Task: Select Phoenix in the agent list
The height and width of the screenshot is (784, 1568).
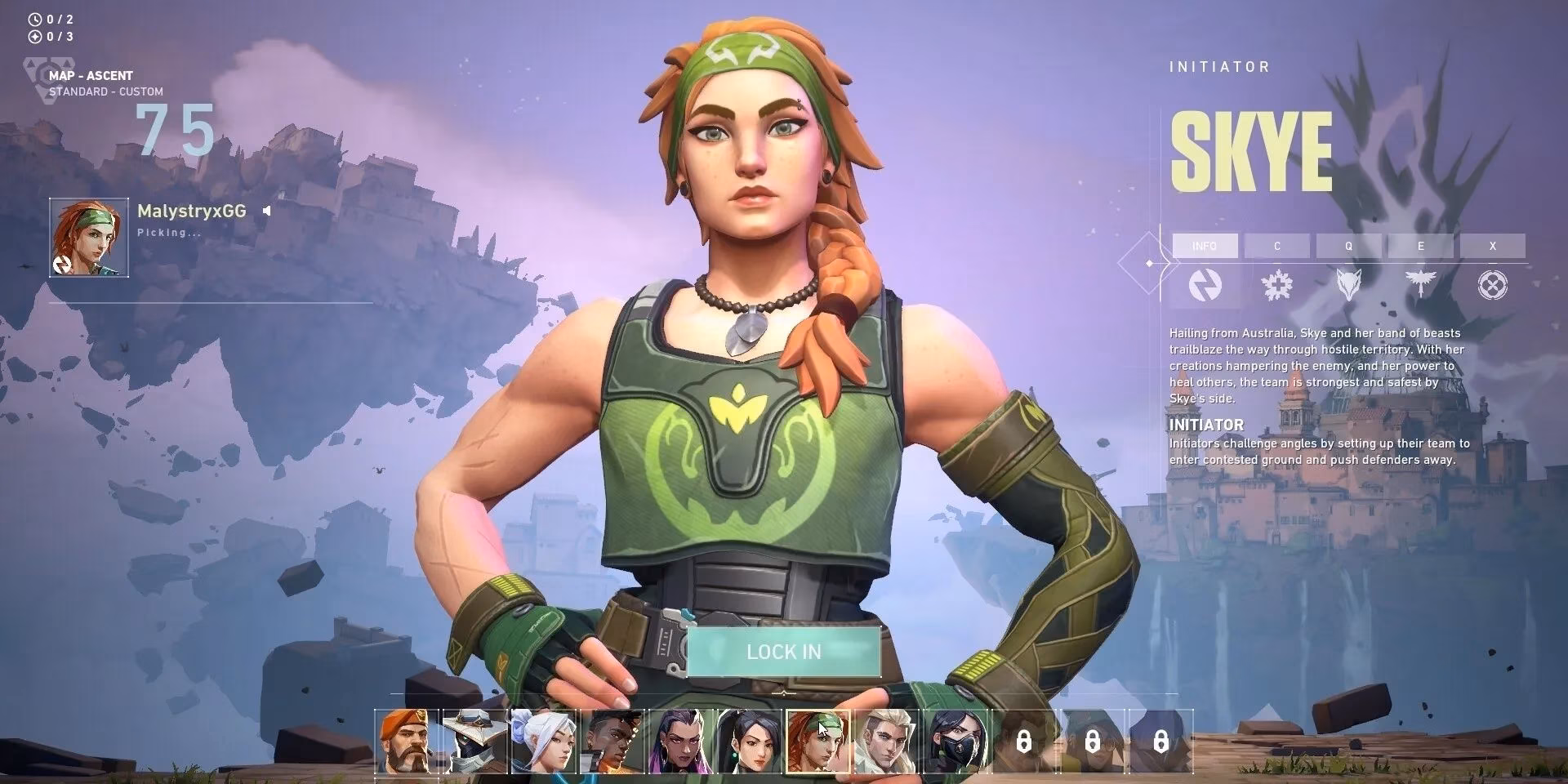Action: point(612,742)
